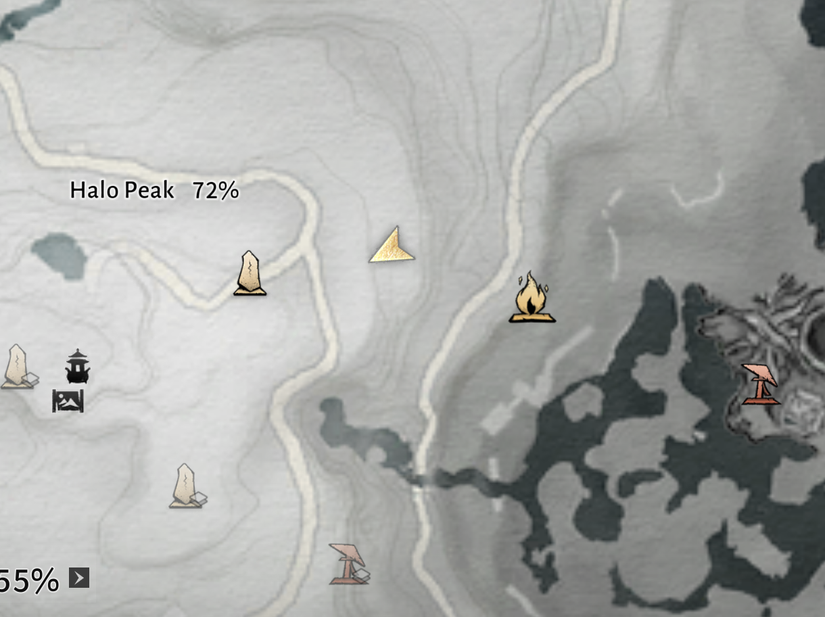Select the stone tablet marker beside the incense burner
825x617 pixels.
[18, 366]
